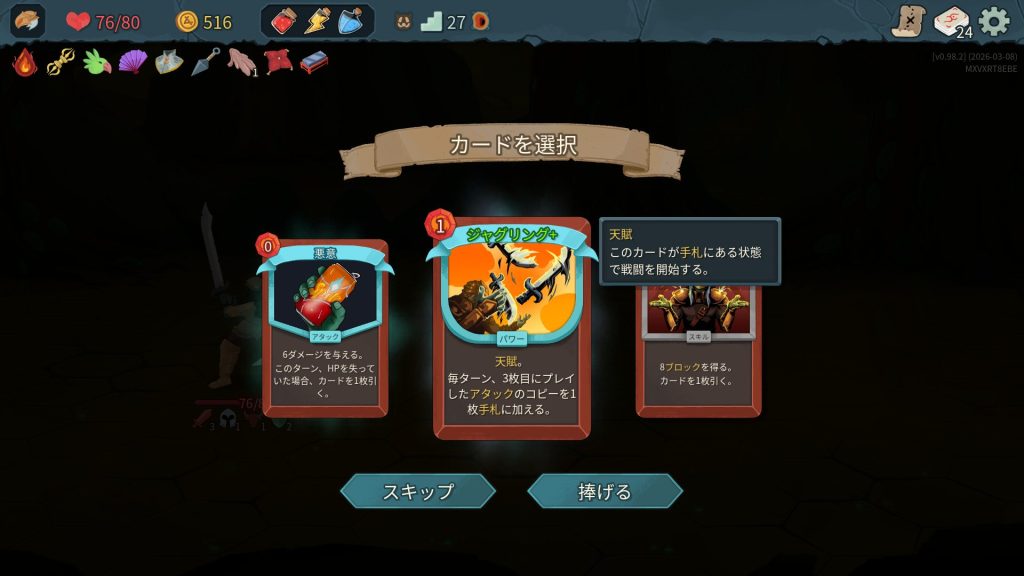Image resolution: width=1024 pixels, height=576 pixels.
Task: Inspect the pink feather relic
Action: pyautogui.click(x=241, y=62)
